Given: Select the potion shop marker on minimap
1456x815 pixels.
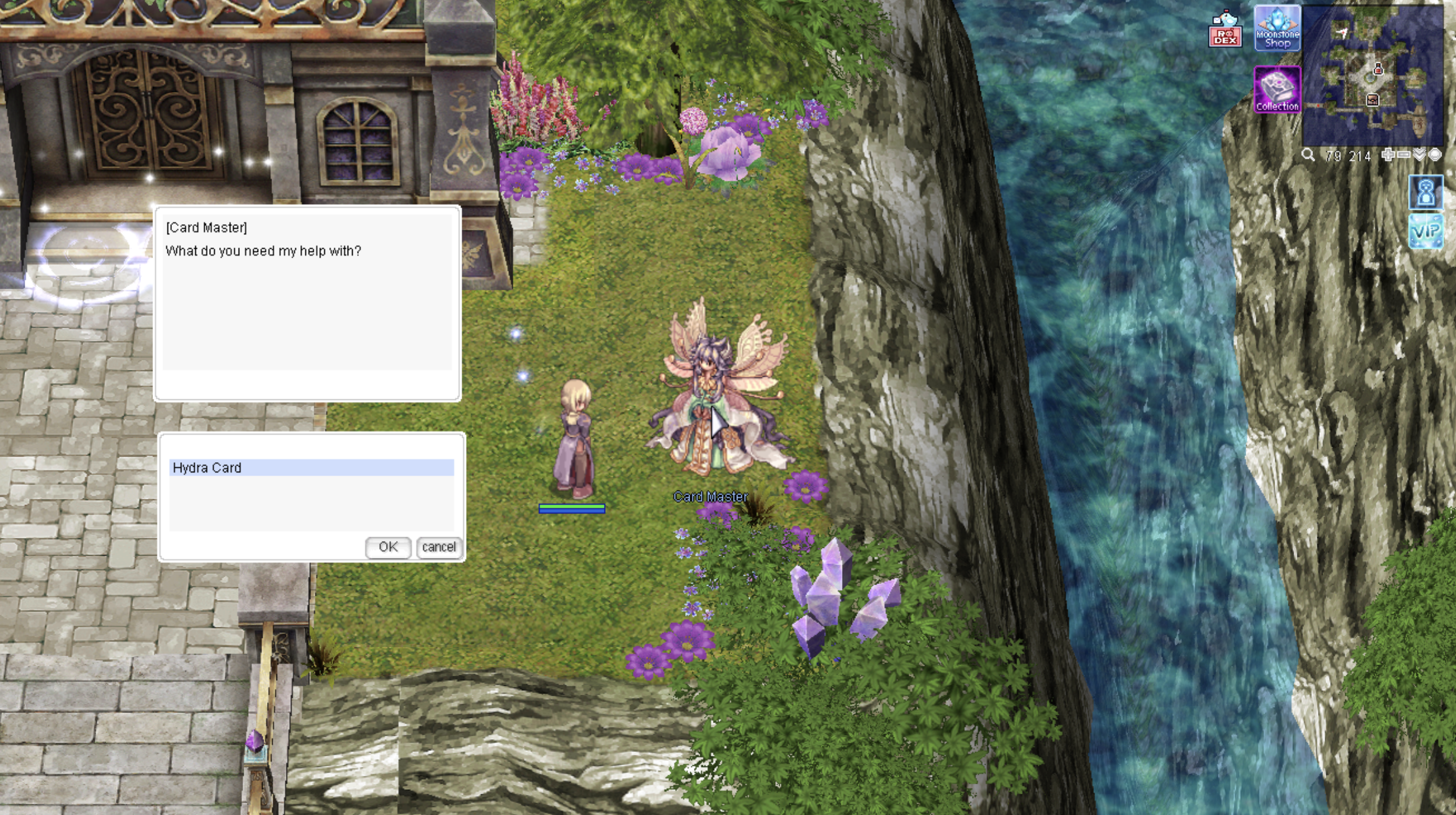Looking at the screenshot, I should (x=1378, y=69).
